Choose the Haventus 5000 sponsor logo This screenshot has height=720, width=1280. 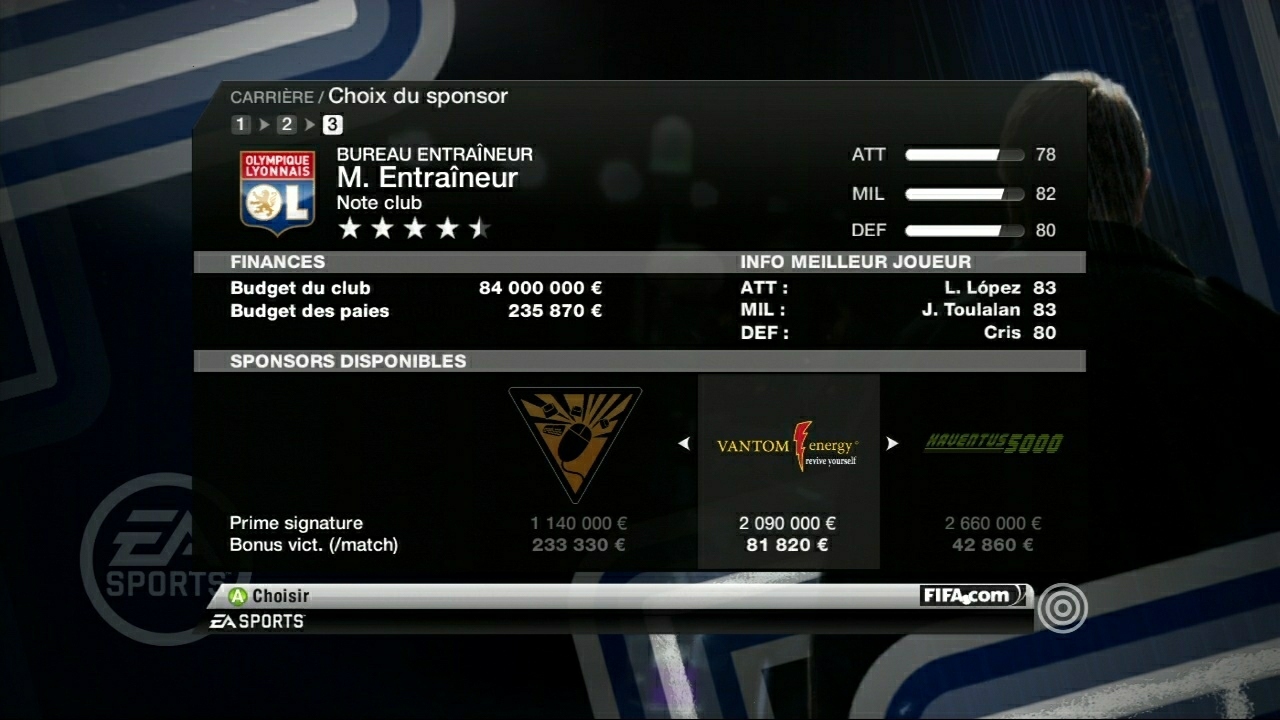pos(992,440)
